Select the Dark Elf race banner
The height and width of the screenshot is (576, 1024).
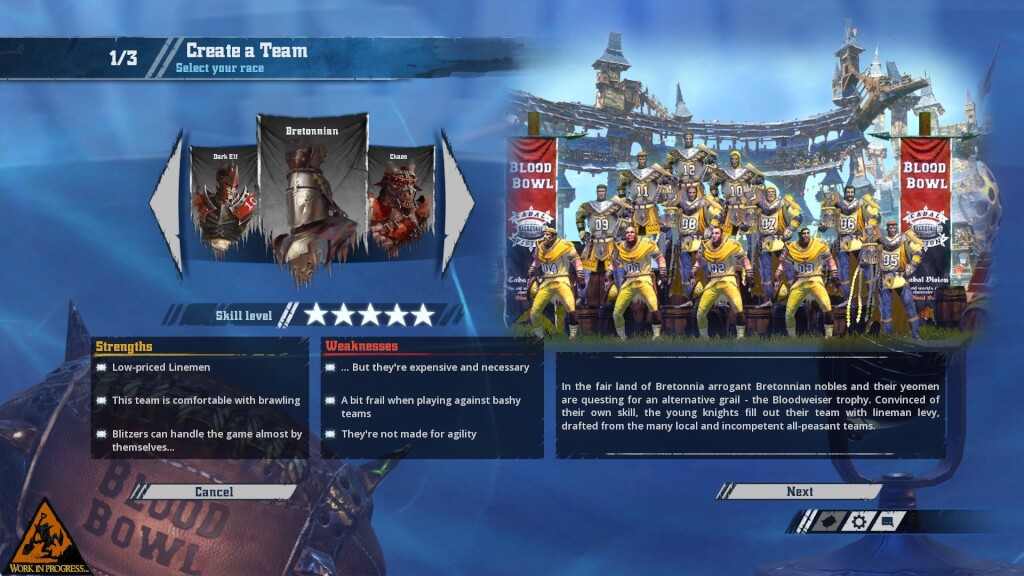pos(222,200)
